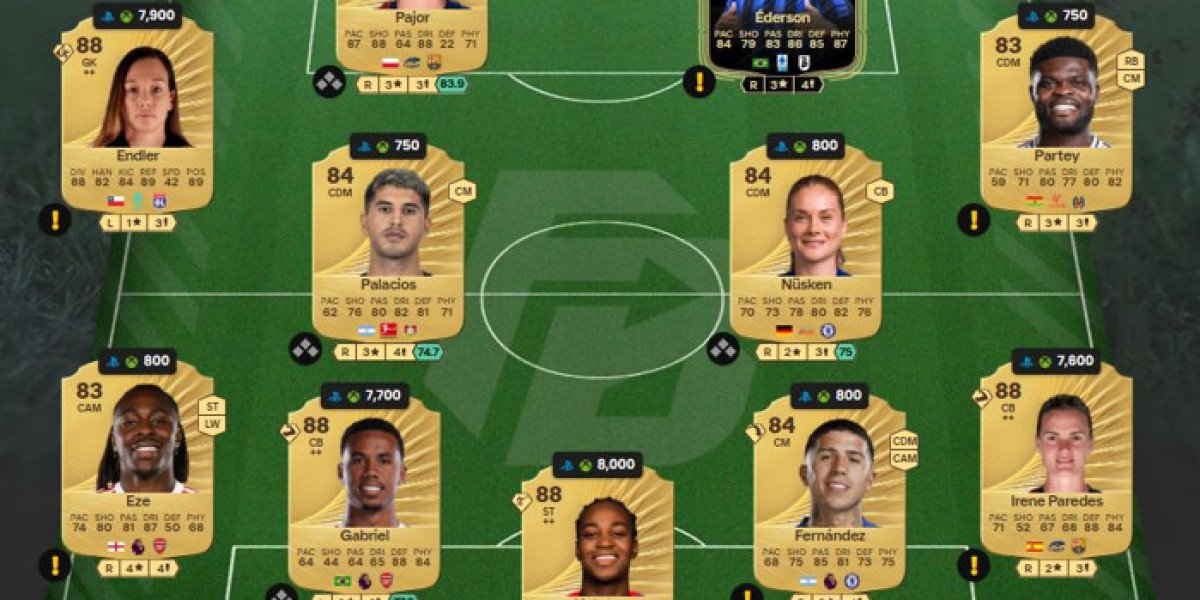Click the warning icon beside Partey
Viewport: 1200px width, 600px height.
point(973,219)
